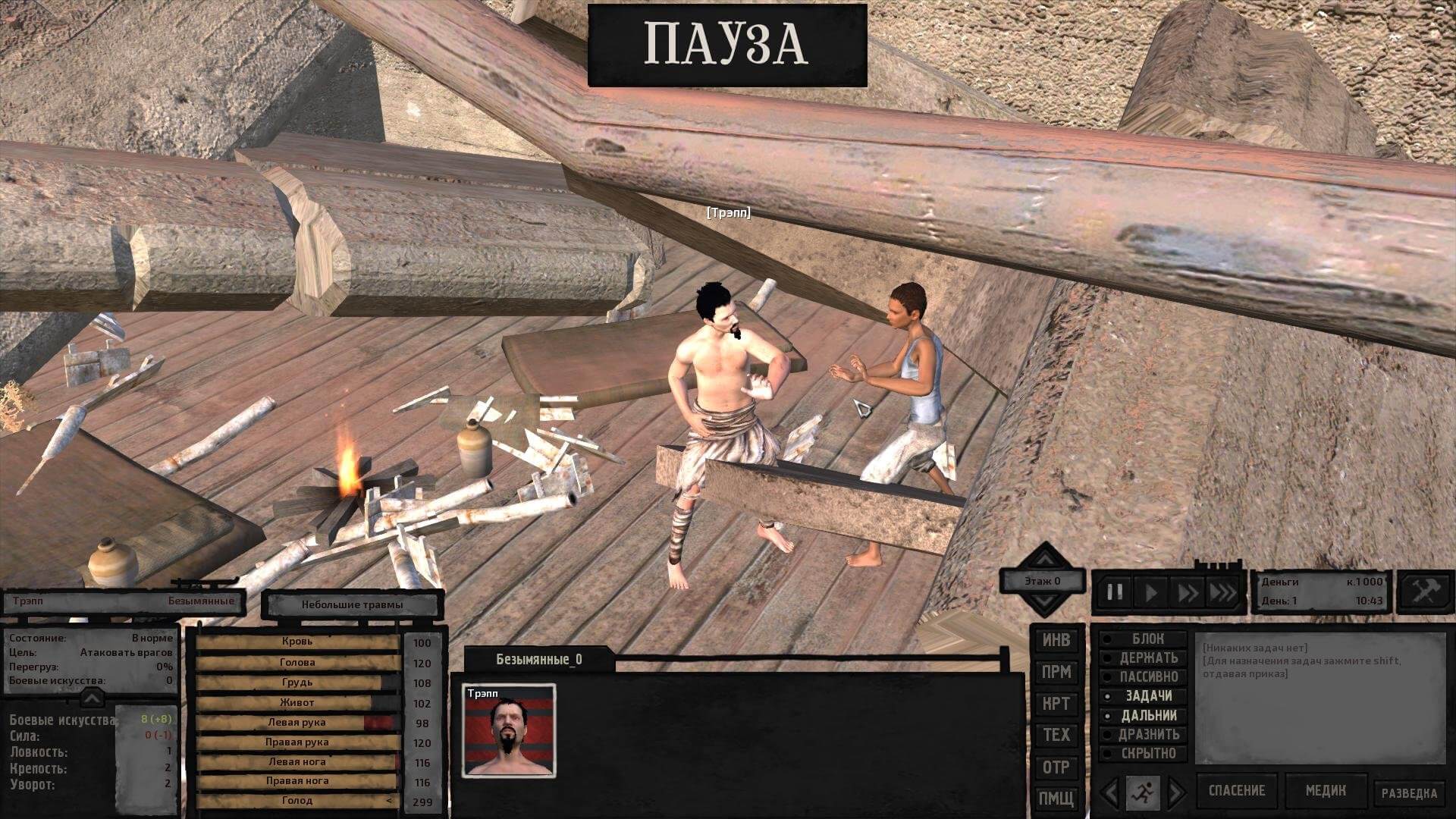Open the ПРМ panel
This screenshot has height=819, width=1456.
(1056, 672)
